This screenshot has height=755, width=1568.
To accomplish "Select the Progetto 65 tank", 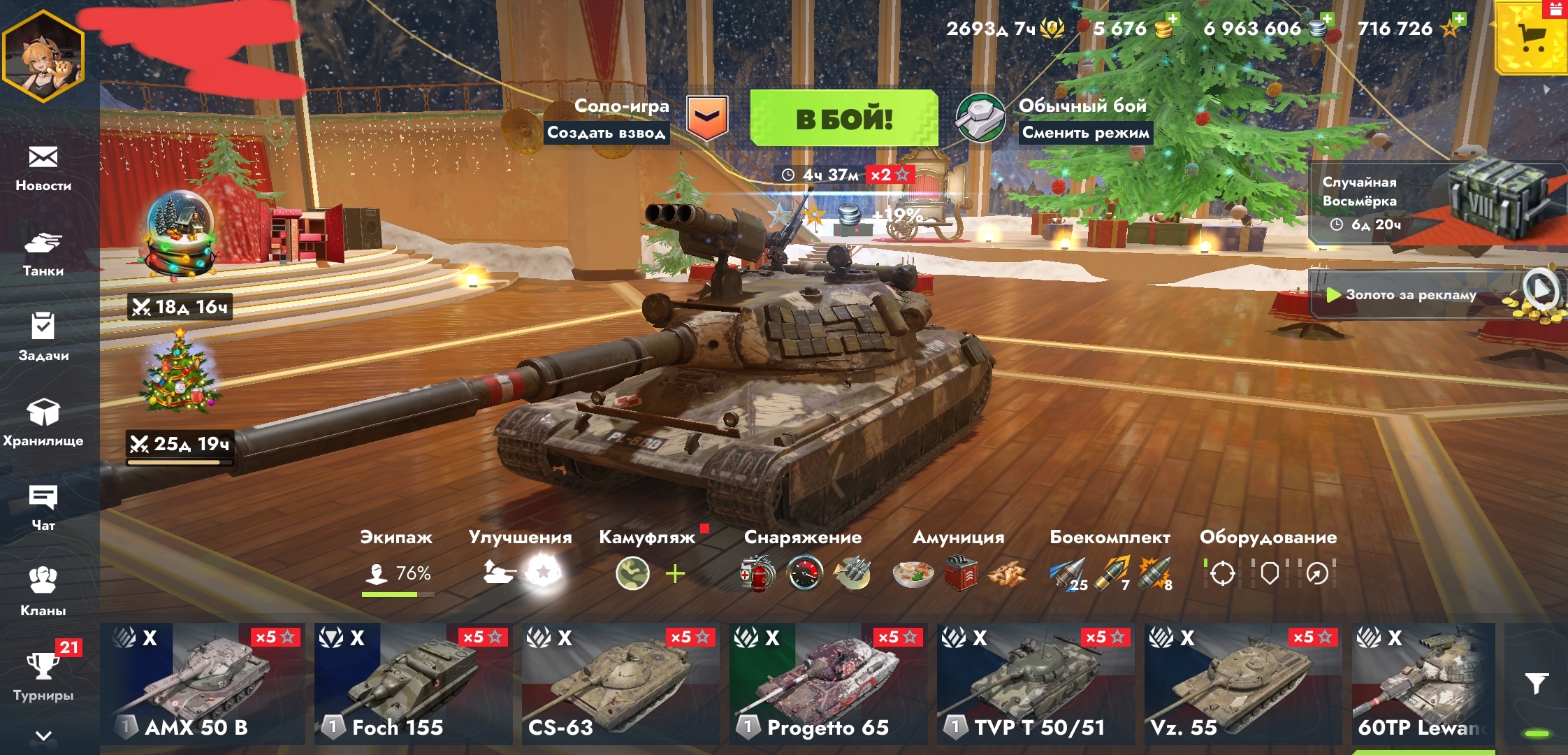I will tap(827, 684).
